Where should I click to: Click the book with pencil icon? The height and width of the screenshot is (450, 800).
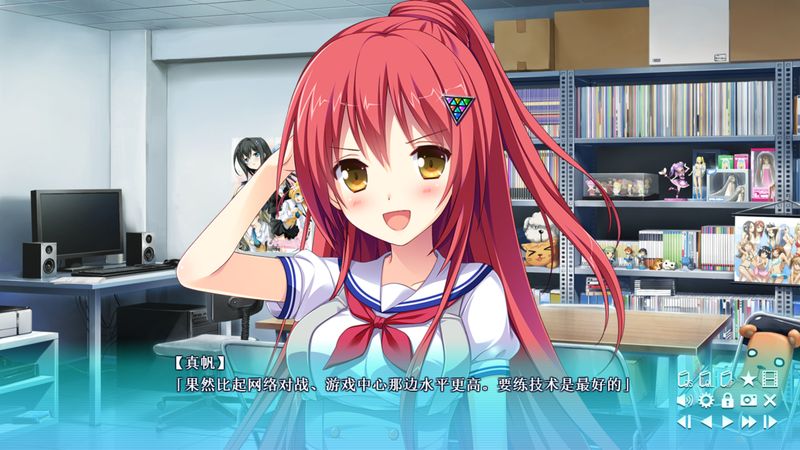pos(727,379)
